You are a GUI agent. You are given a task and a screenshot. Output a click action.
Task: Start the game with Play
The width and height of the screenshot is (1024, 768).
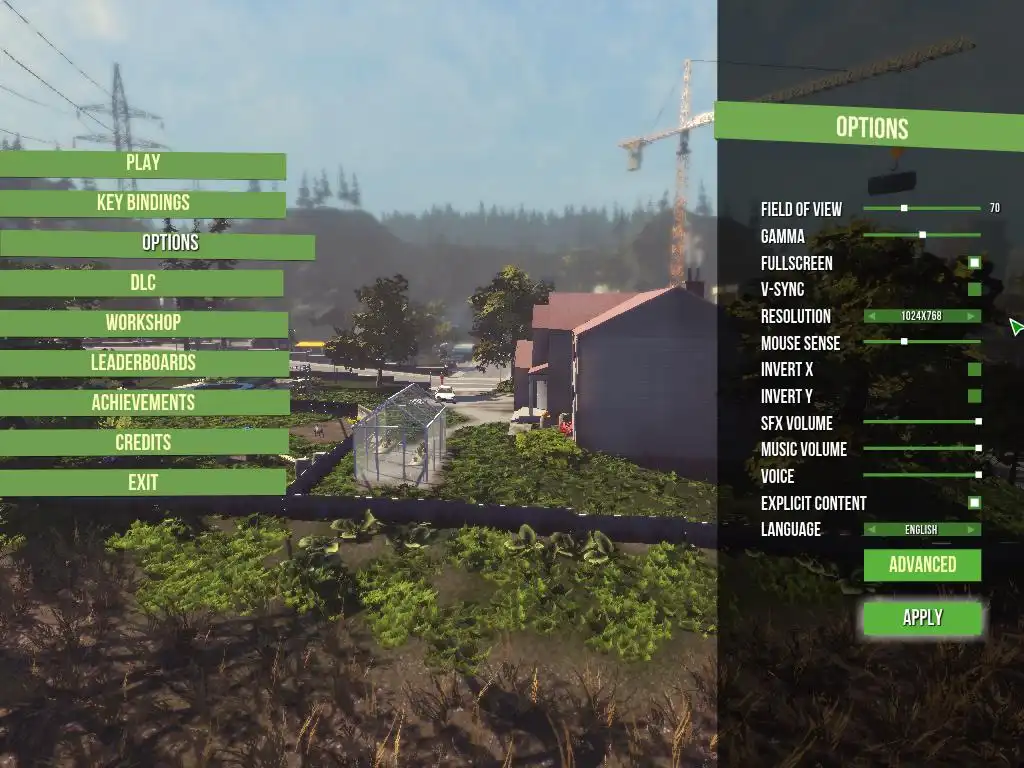[143, 164]
